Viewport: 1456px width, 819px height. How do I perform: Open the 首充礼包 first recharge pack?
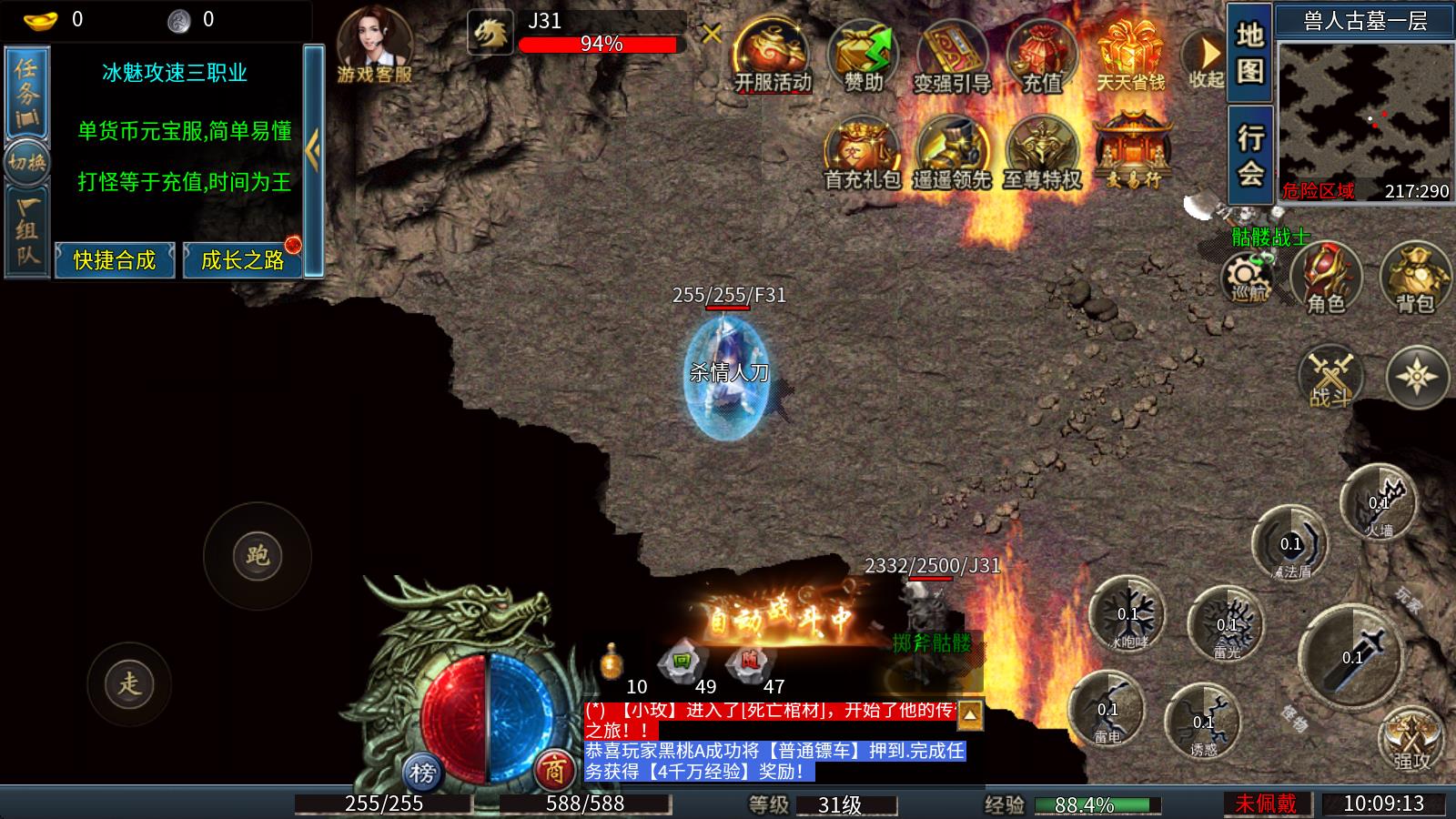(x=861, y=155)
